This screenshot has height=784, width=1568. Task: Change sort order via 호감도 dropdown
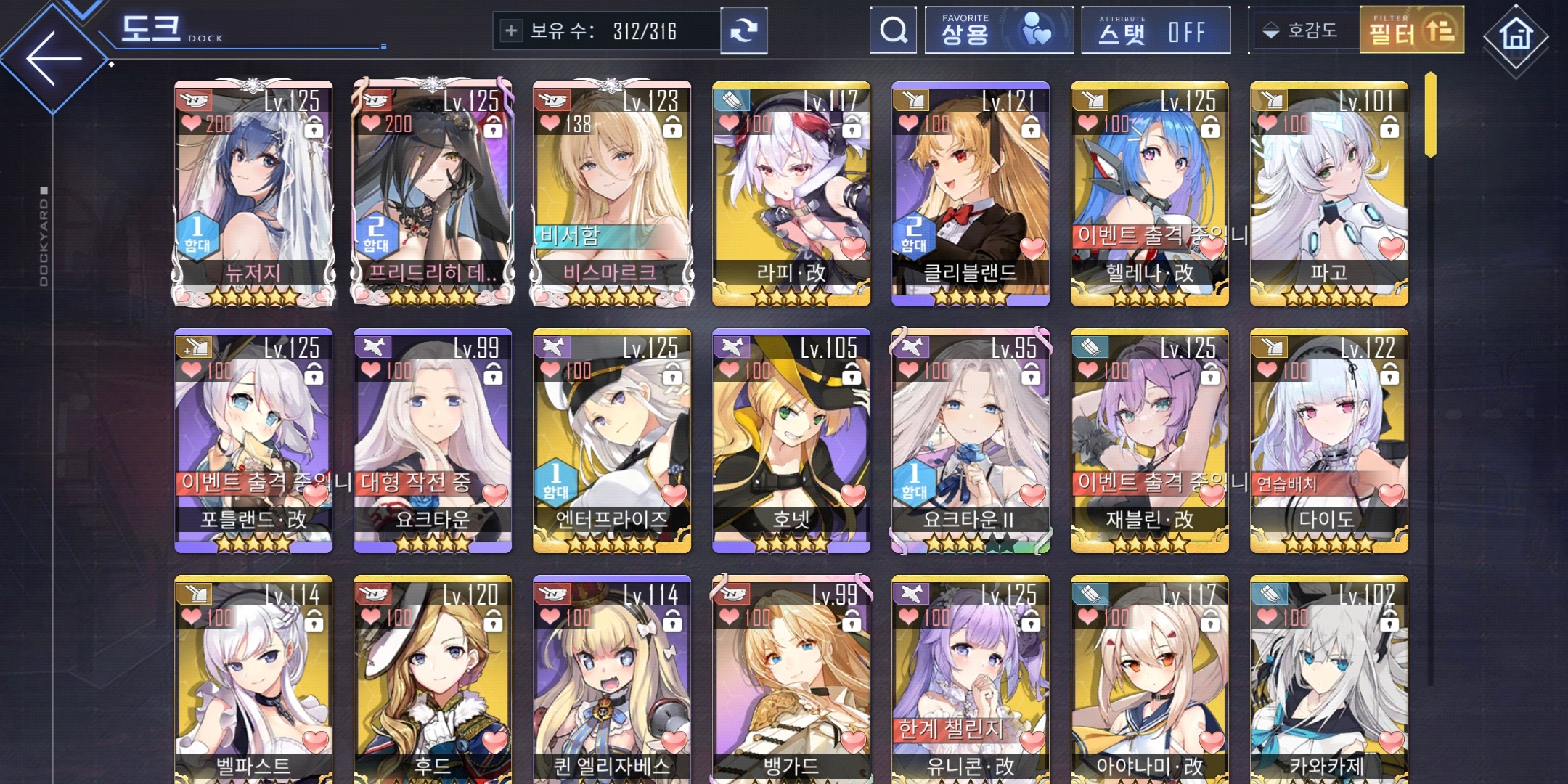[1304, 30]
